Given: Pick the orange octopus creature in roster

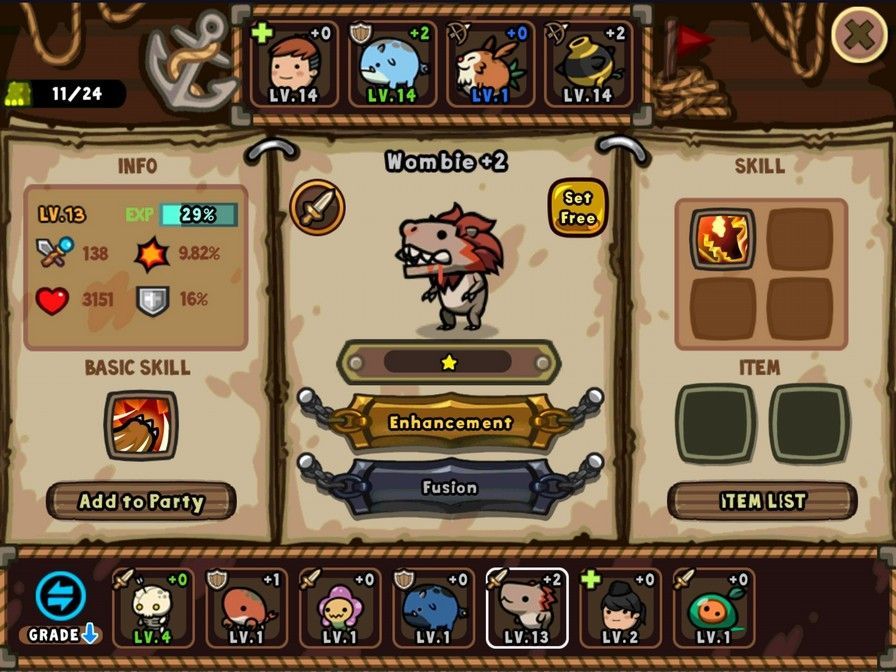Looking at the screenshot, I should click(246, 608).
